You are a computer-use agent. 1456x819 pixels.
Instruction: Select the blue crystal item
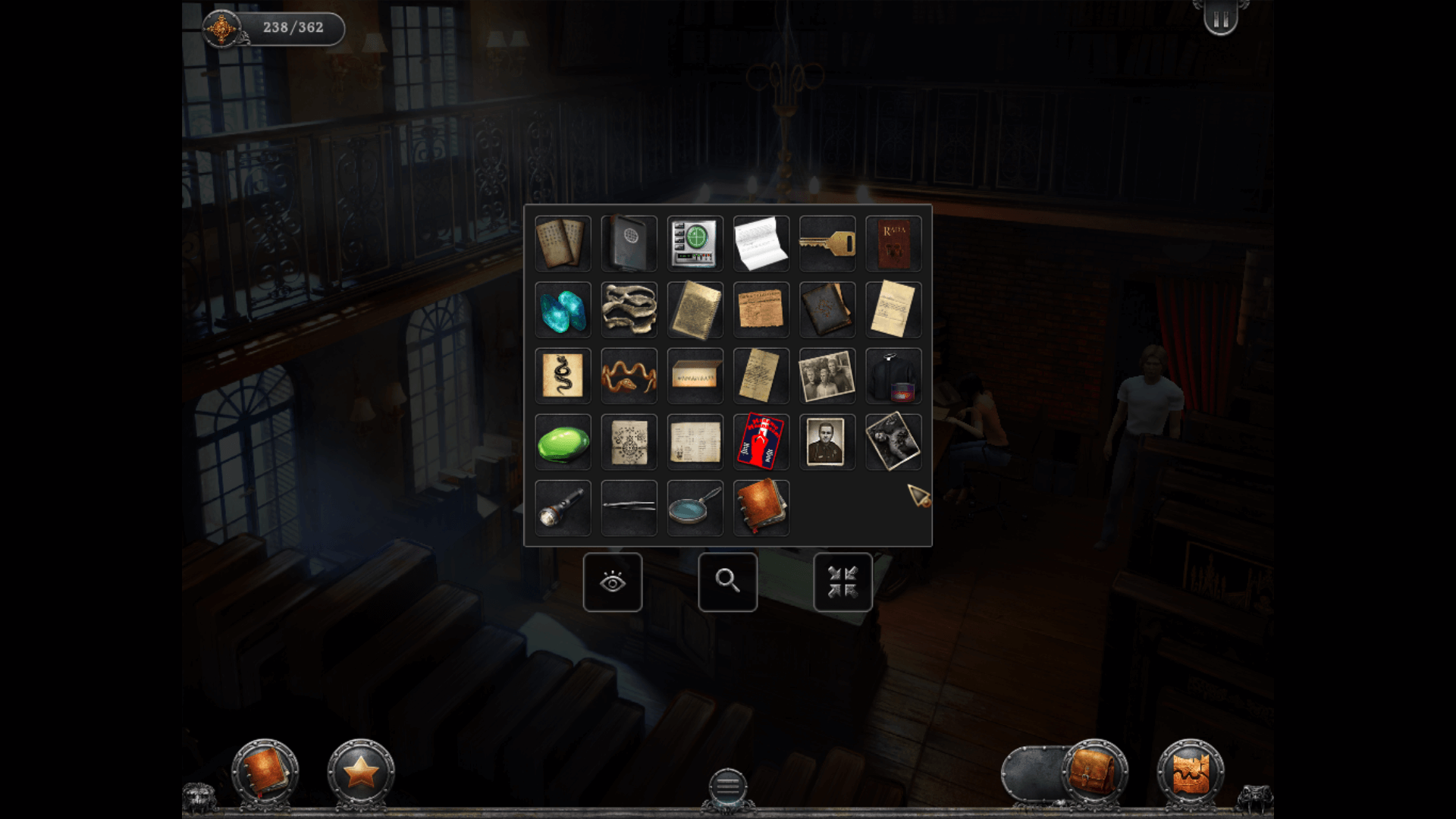(563, 310)
